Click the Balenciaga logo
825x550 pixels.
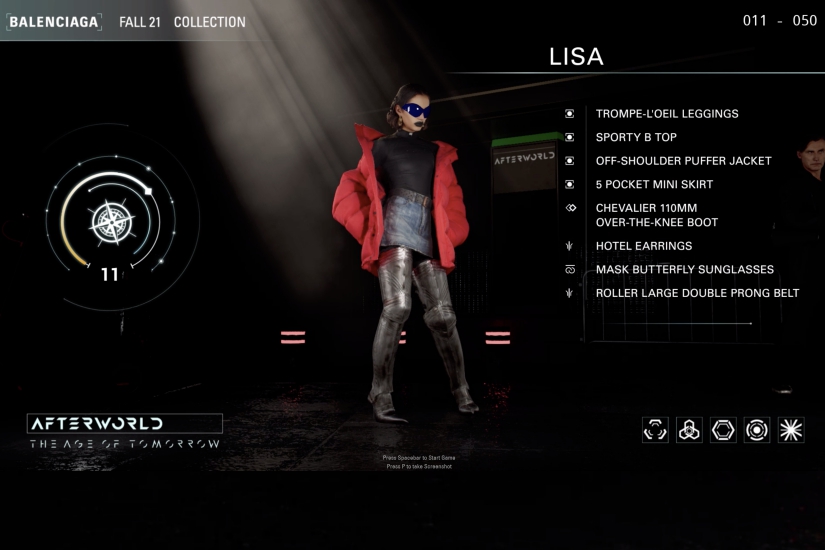click(x=54, y=21)
